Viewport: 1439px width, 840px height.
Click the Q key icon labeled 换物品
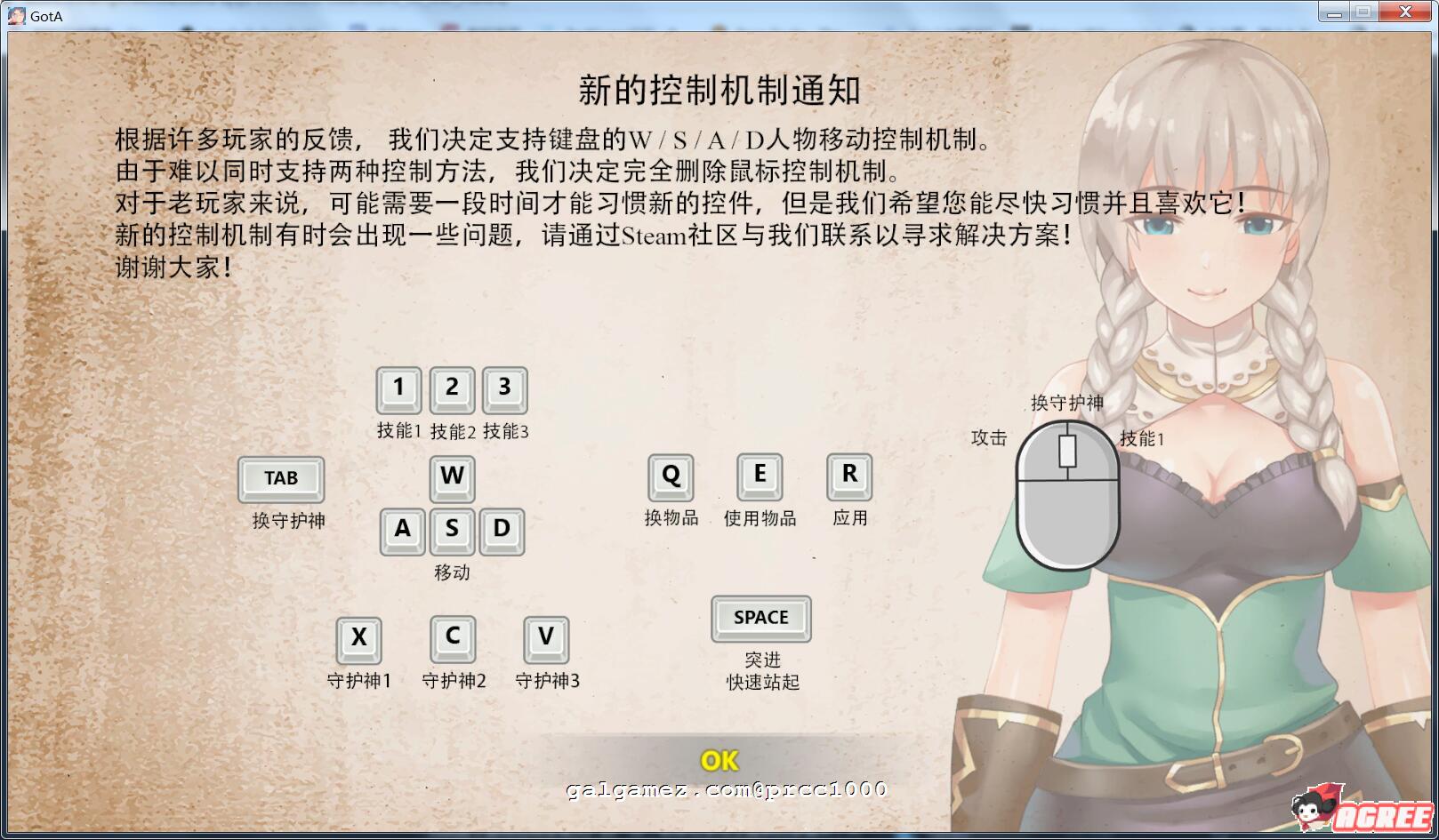(671, 477)
